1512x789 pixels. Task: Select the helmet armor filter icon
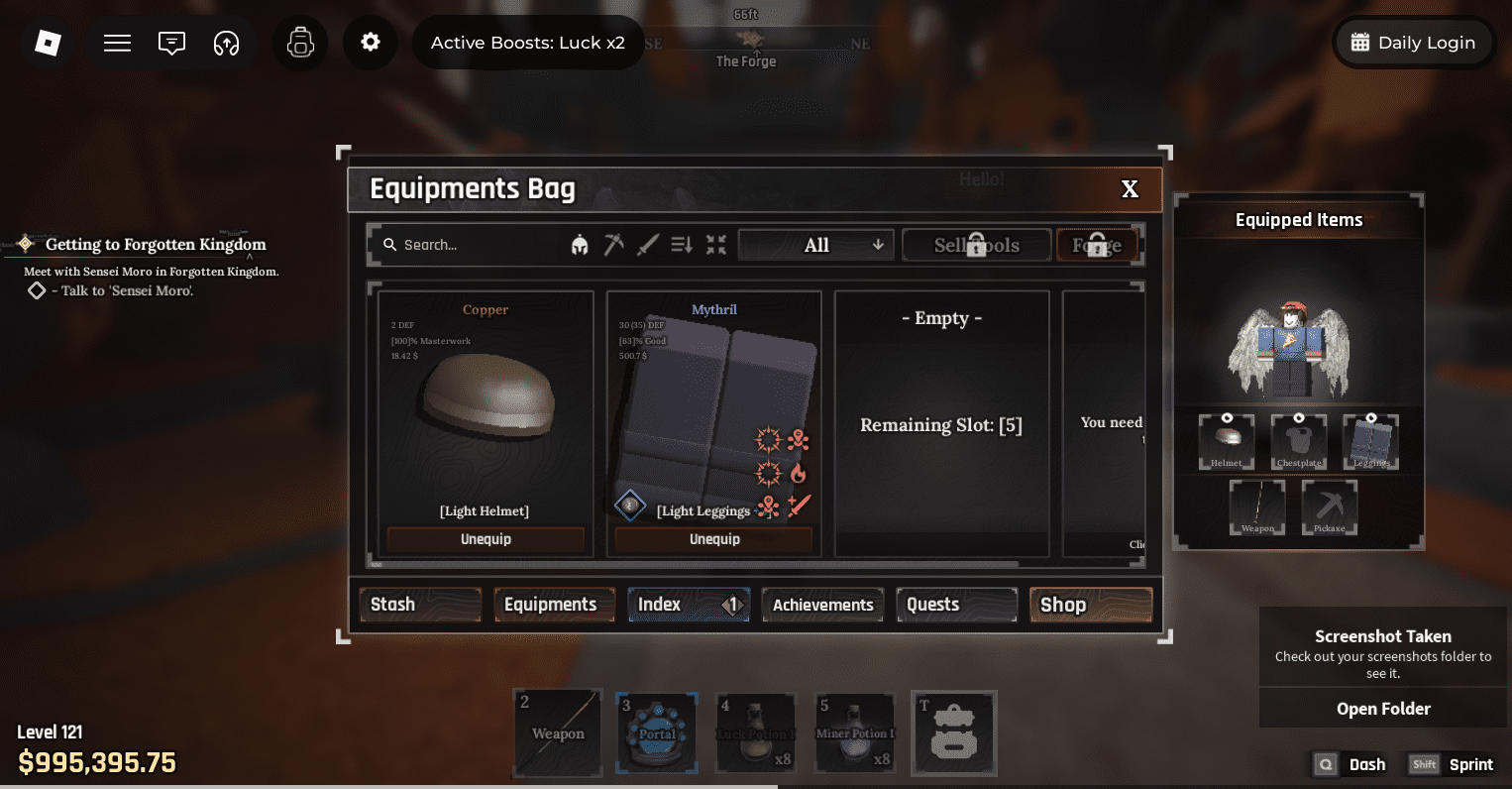[x=582, y=244]
